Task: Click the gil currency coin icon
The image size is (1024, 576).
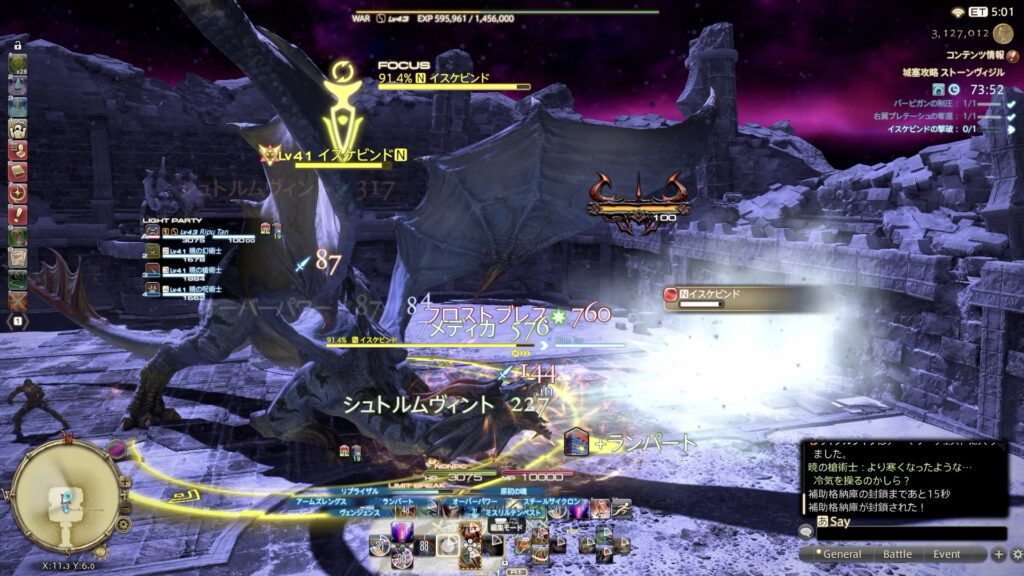Action: (x=1002, y=33)
